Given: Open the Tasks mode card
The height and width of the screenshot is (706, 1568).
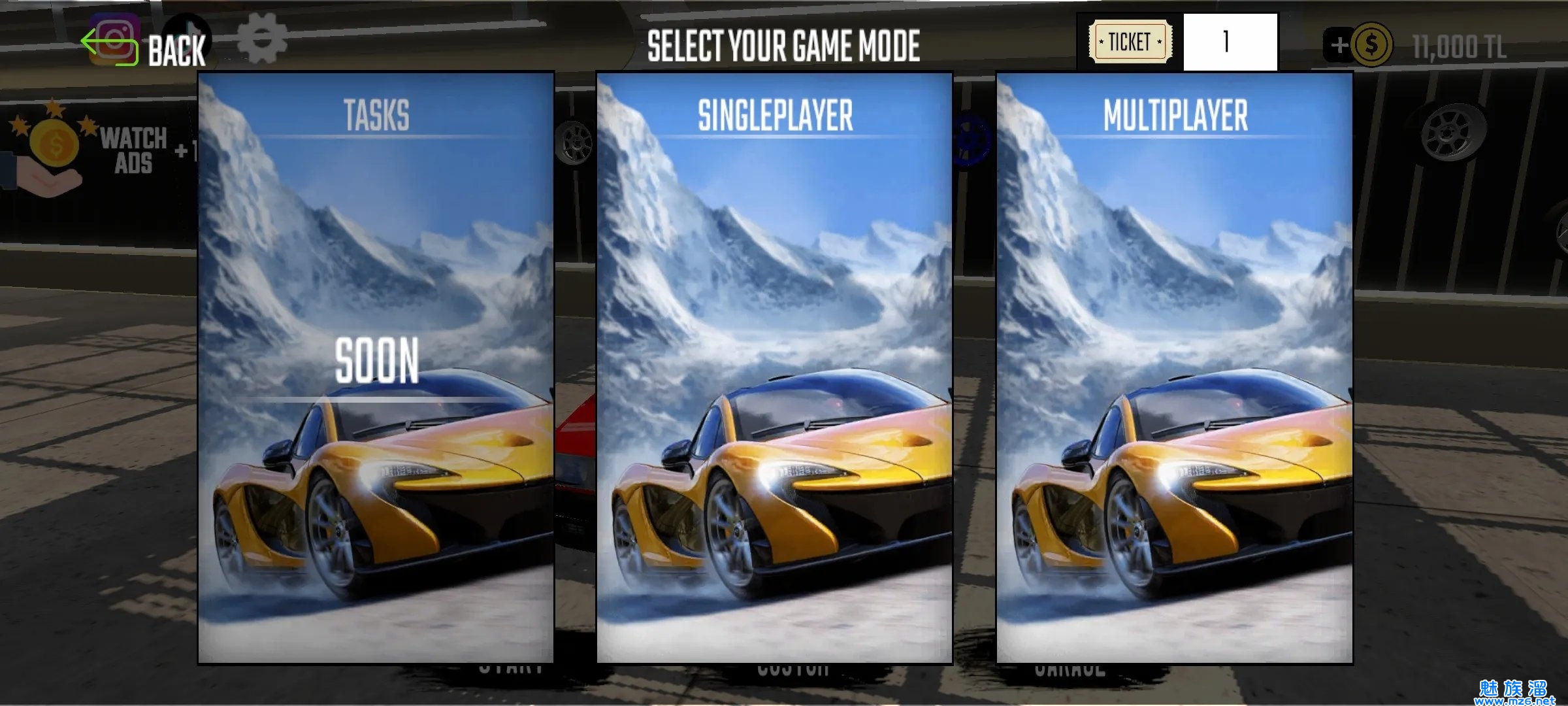Looking at the screenshot, I should click(376, 367).
